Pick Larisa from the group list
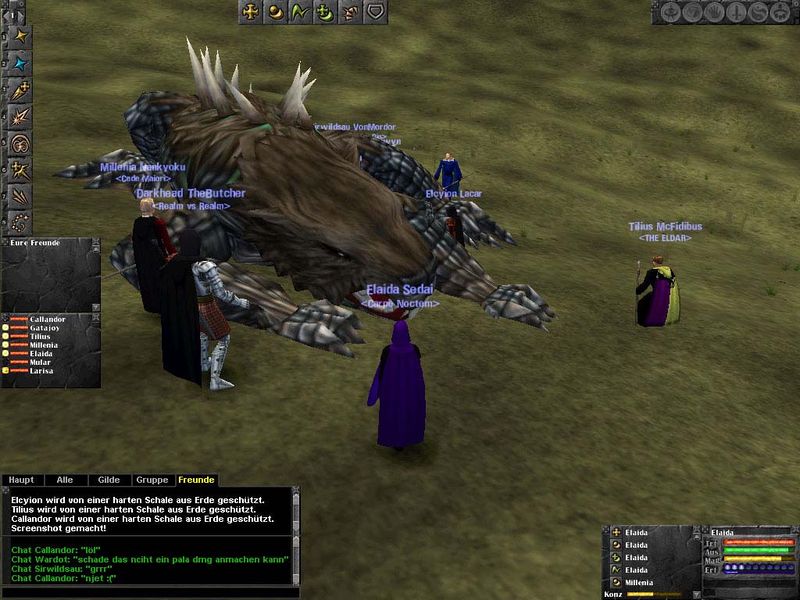The image size is (800, 600). (x=41, y=371)
